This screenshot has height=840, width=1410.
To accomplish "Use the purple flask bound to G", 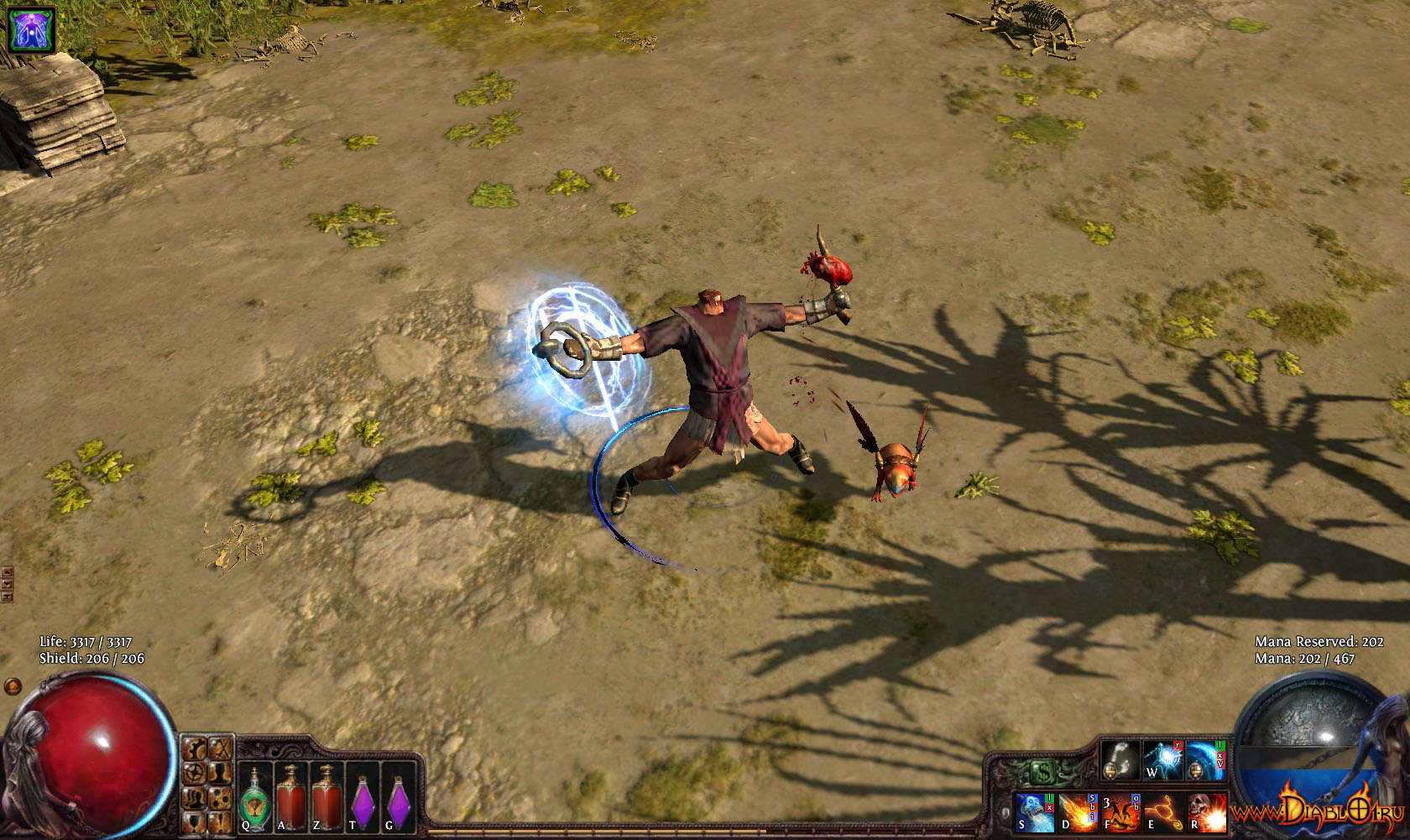I will click(399, 798).
